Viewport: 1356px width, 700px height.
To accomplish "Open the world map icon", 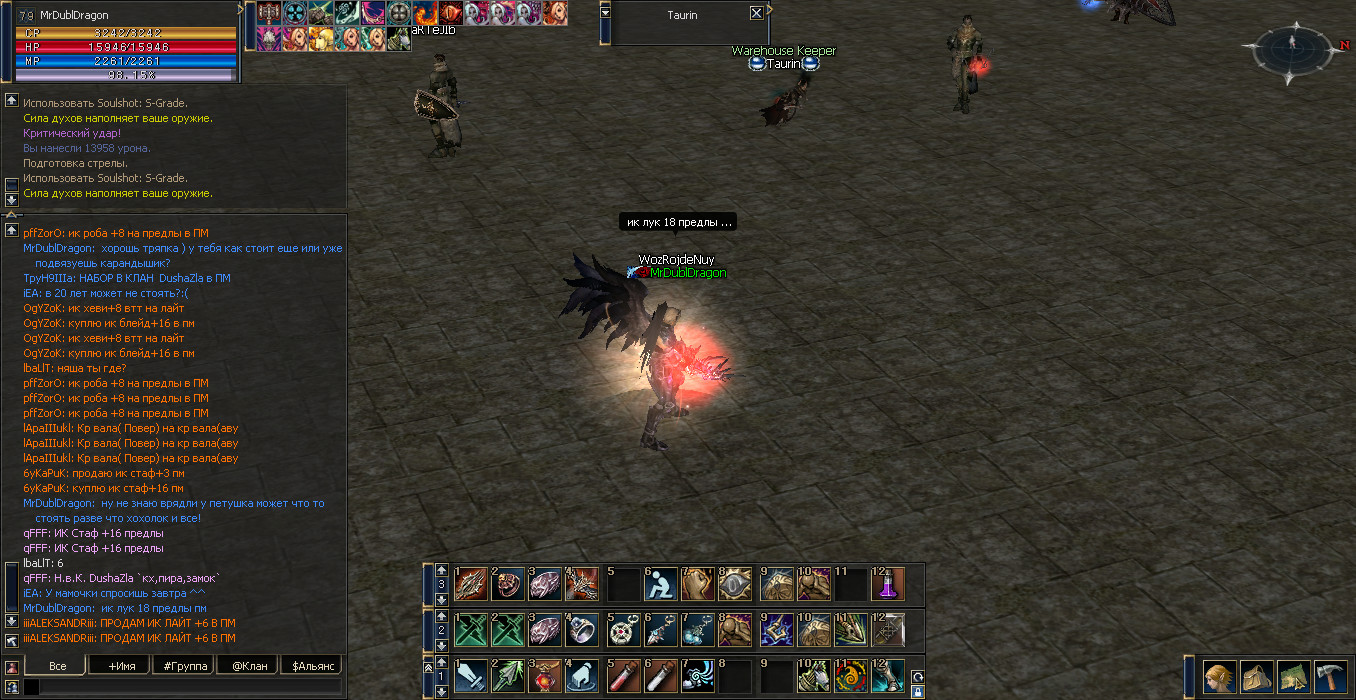I will point(1293,677).
